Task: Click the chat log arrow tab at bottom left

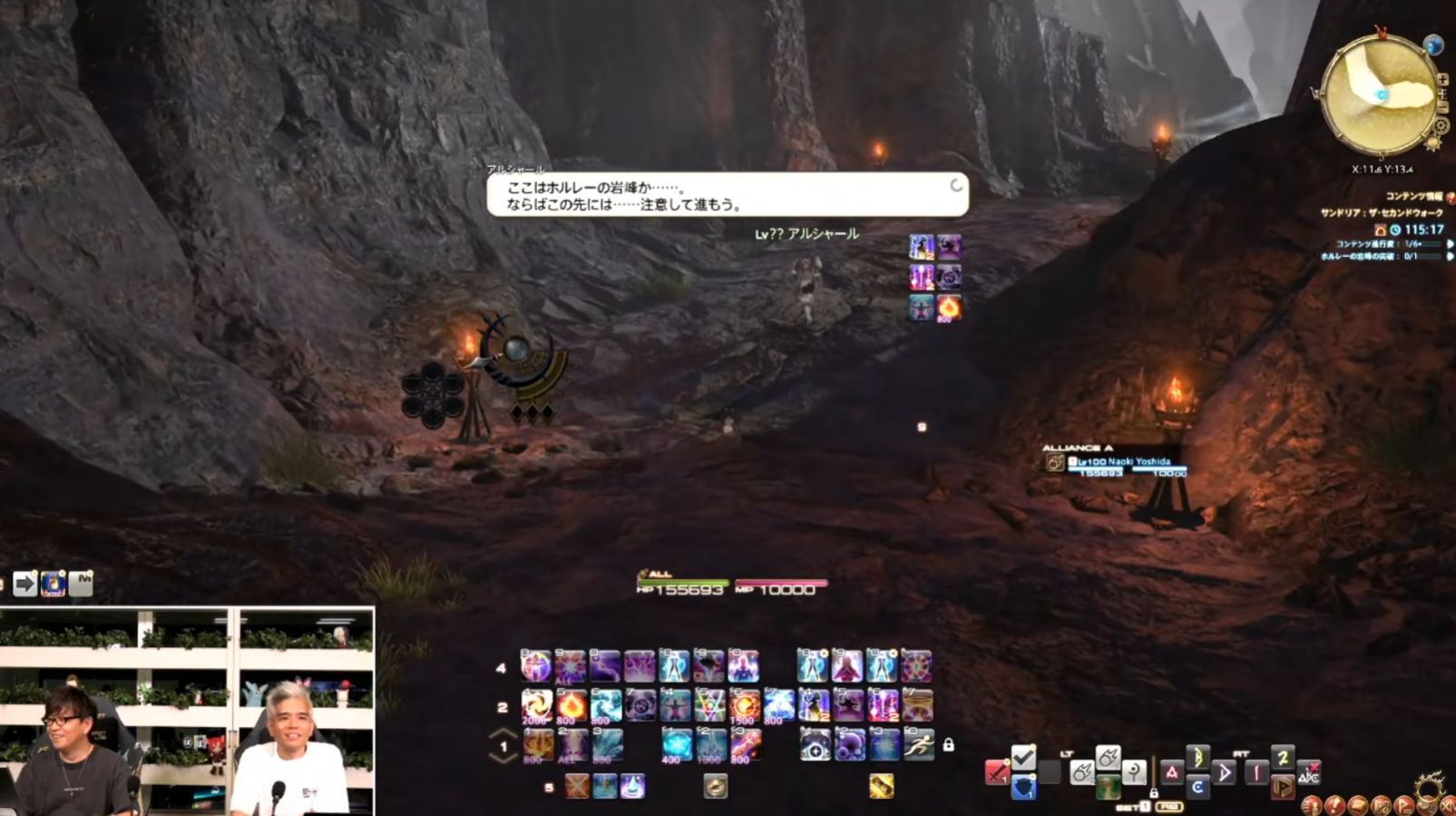Action: pos(25,584)
